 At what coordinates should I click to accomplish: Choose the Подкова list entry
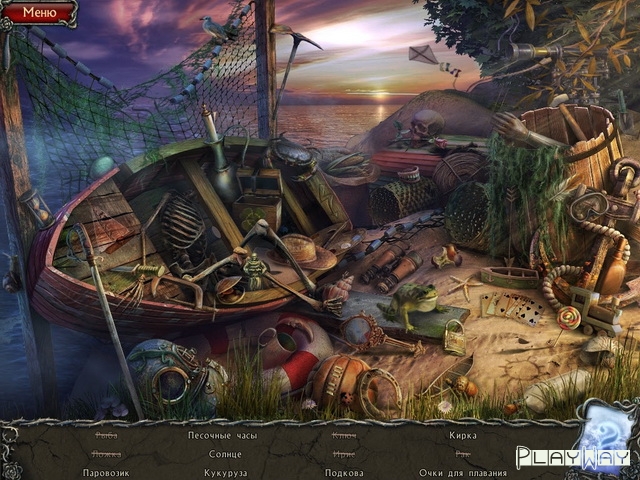[344, 472]
